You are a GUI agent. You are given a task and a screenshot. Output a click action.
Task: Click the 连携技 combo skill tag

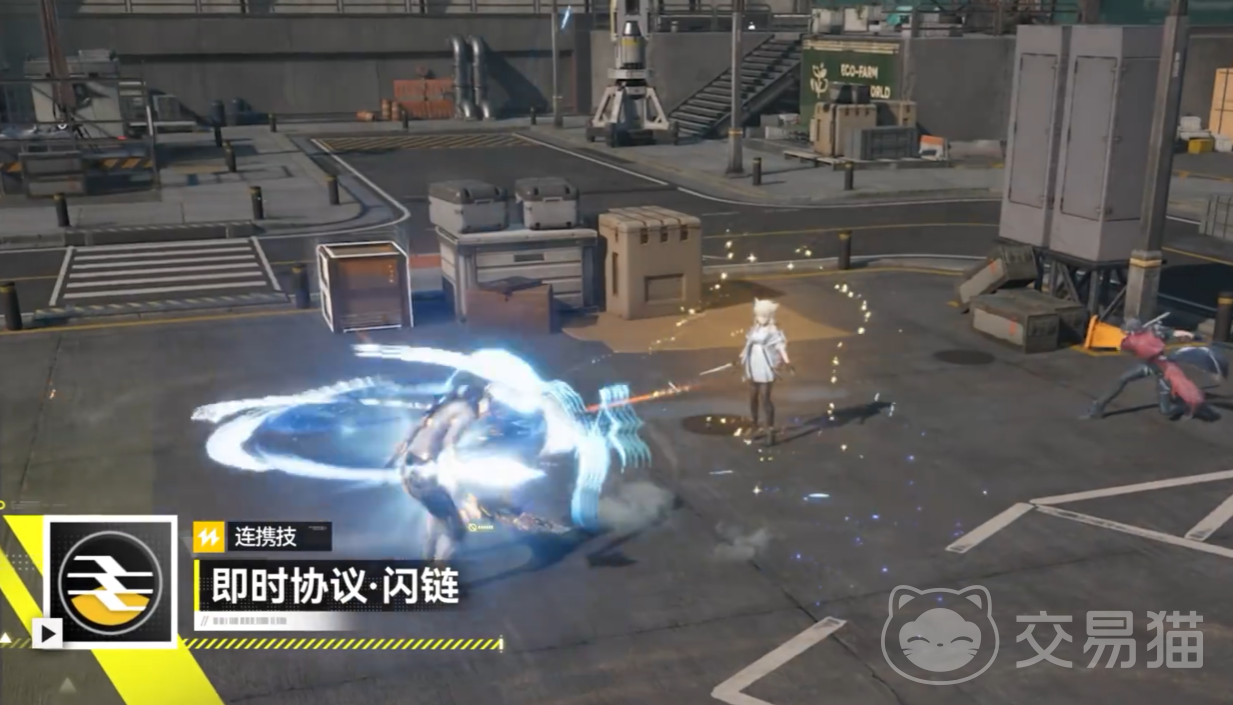[x=263, y=537]
